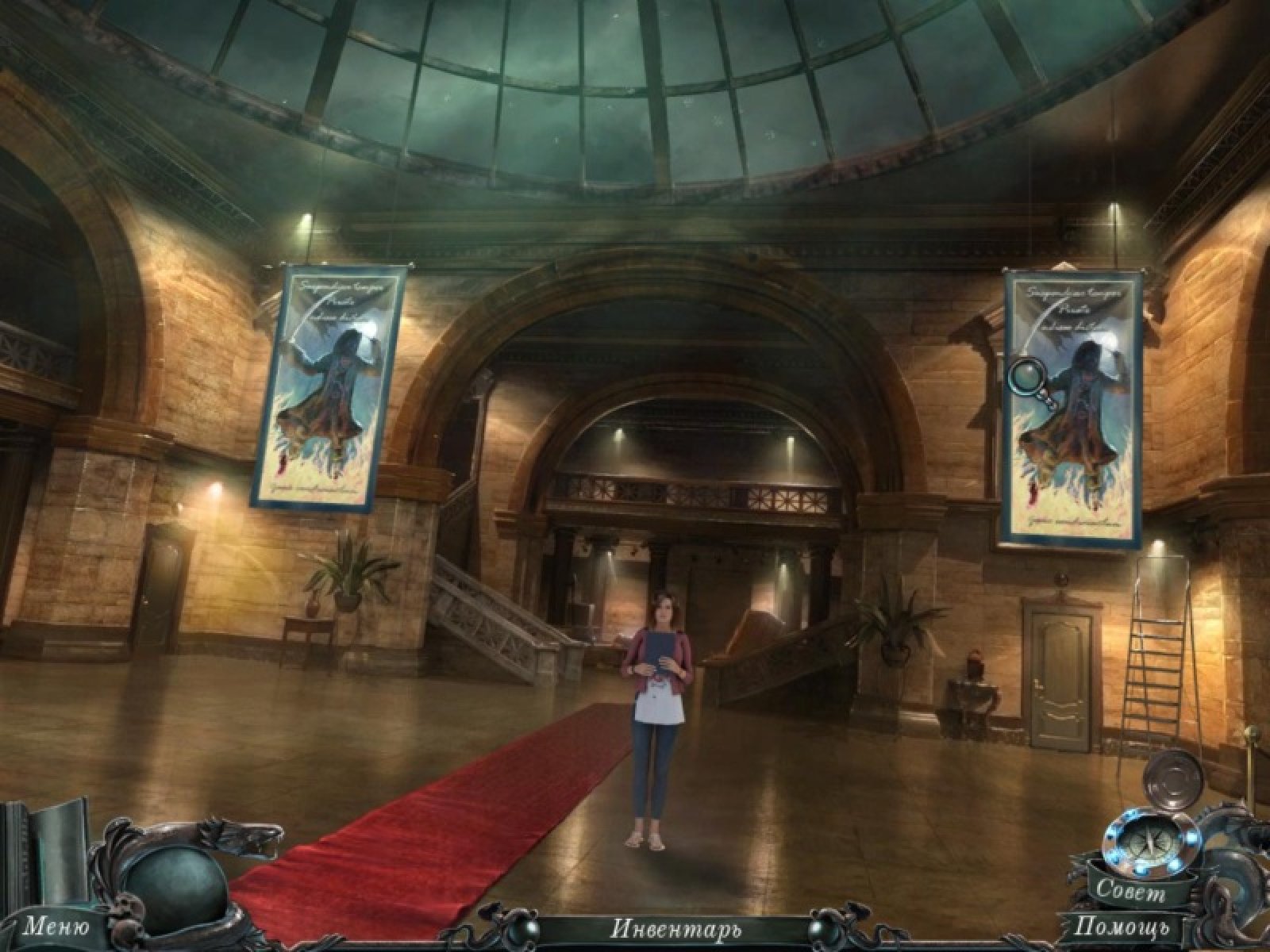
Task: Click the Совет hint button
Action: click(x=1130, y=892)
